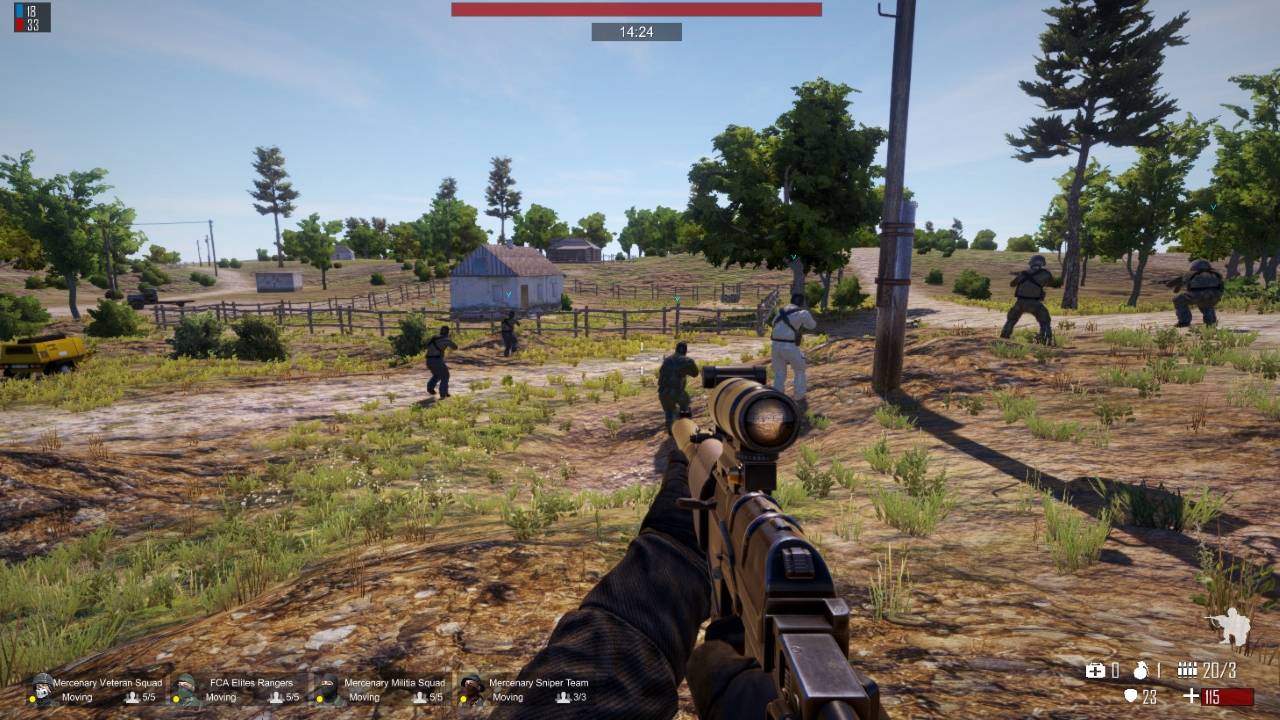Click the medkit icon
The width and height of the screenshot is (1280, 720).
pos(1096,670)
